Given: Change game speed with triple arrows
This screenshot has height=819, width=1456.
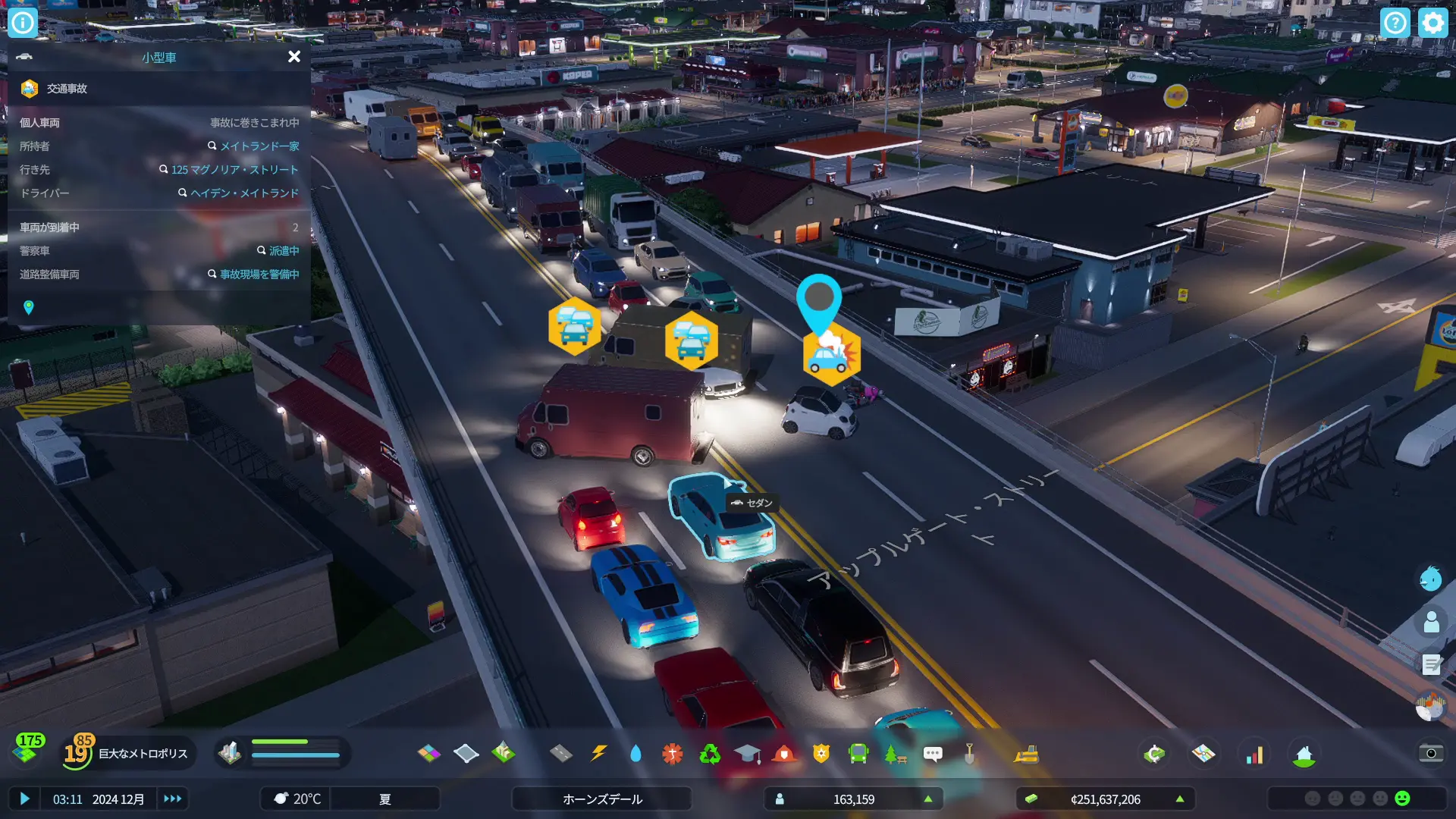Looking at the screenshot, I should click(x=173, y=799).
